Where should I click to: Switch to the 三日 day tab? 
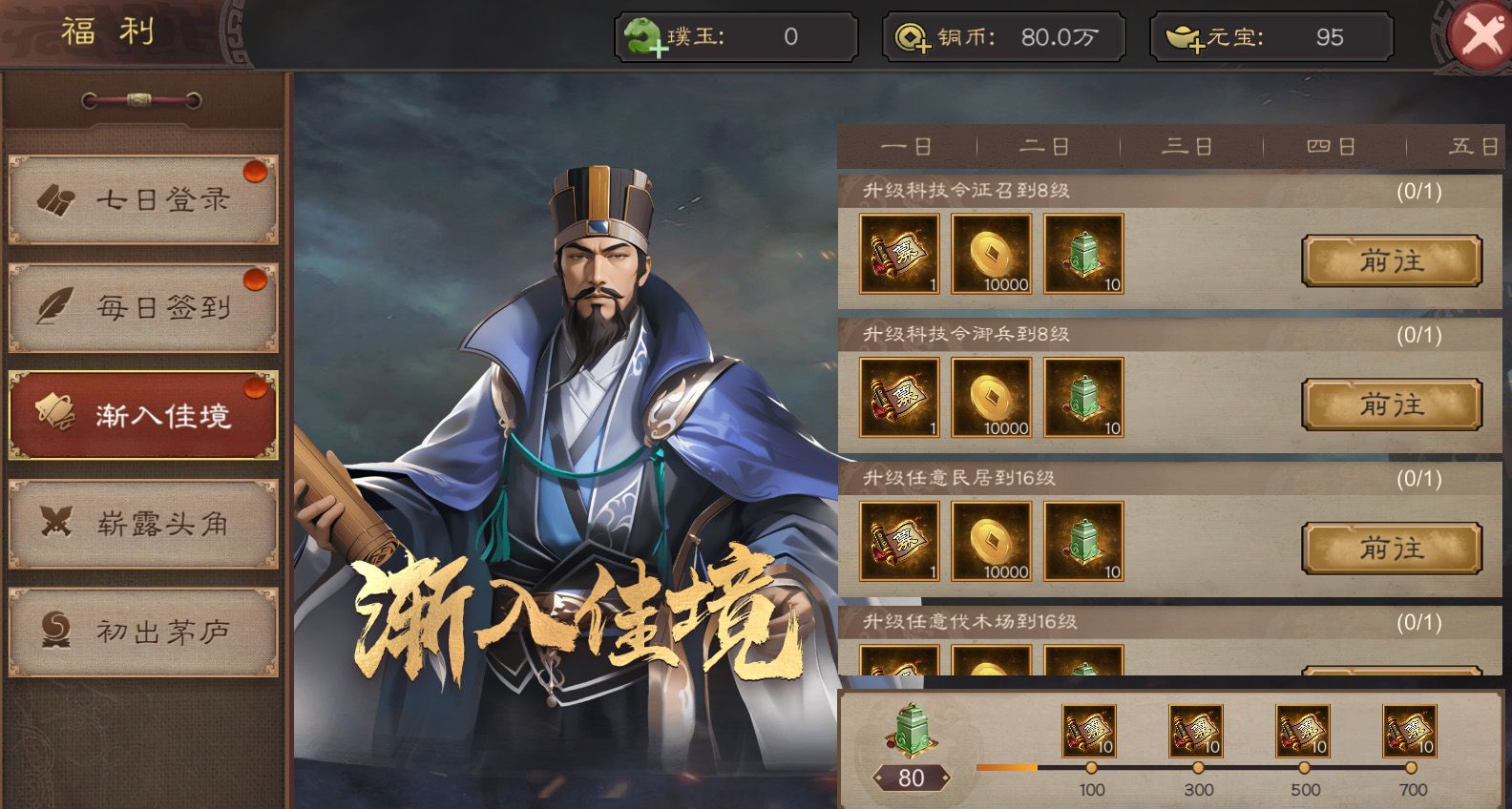1187,147
